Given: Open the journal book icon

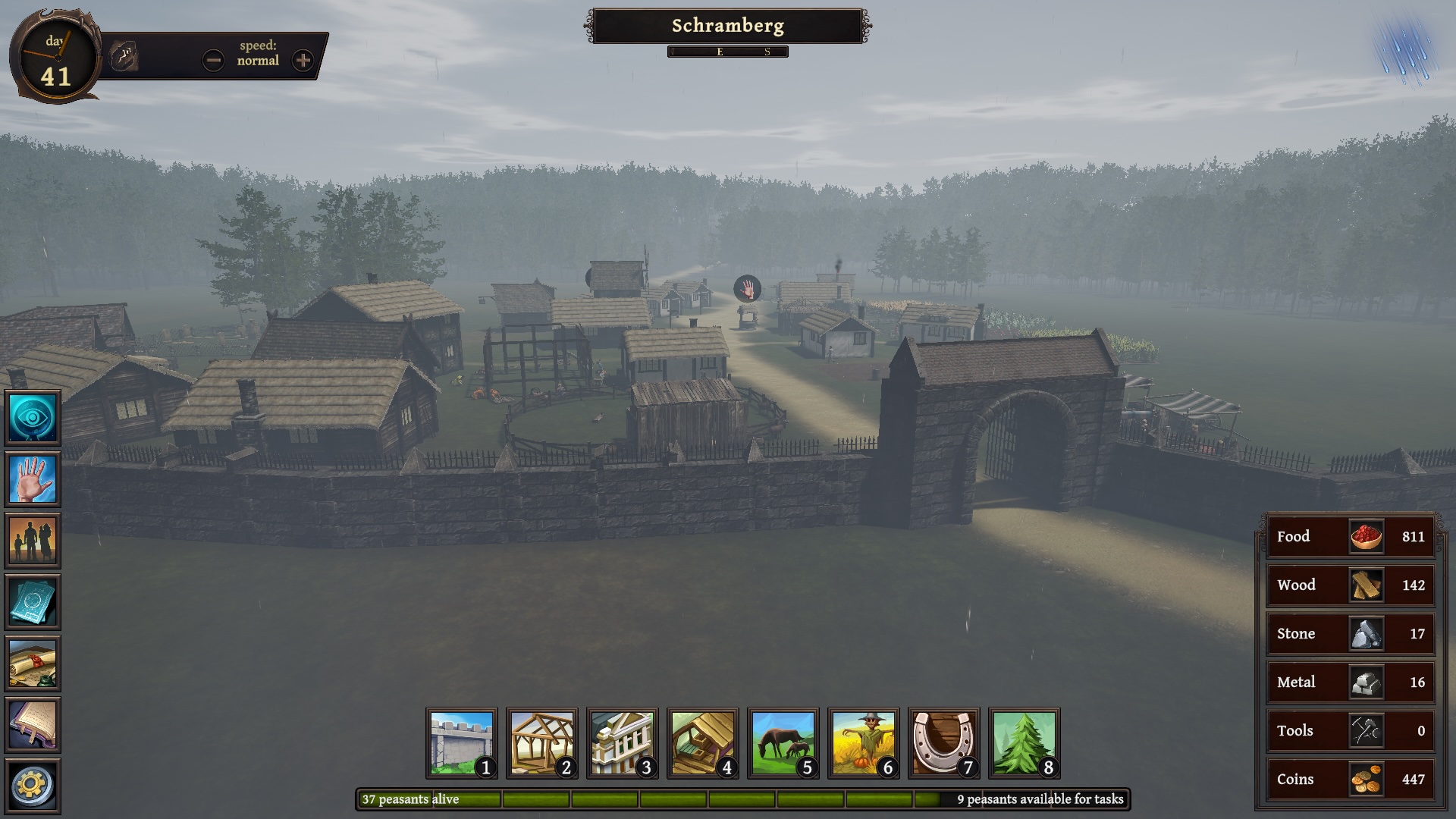Looking at the screenshot, I should [33, 724].
